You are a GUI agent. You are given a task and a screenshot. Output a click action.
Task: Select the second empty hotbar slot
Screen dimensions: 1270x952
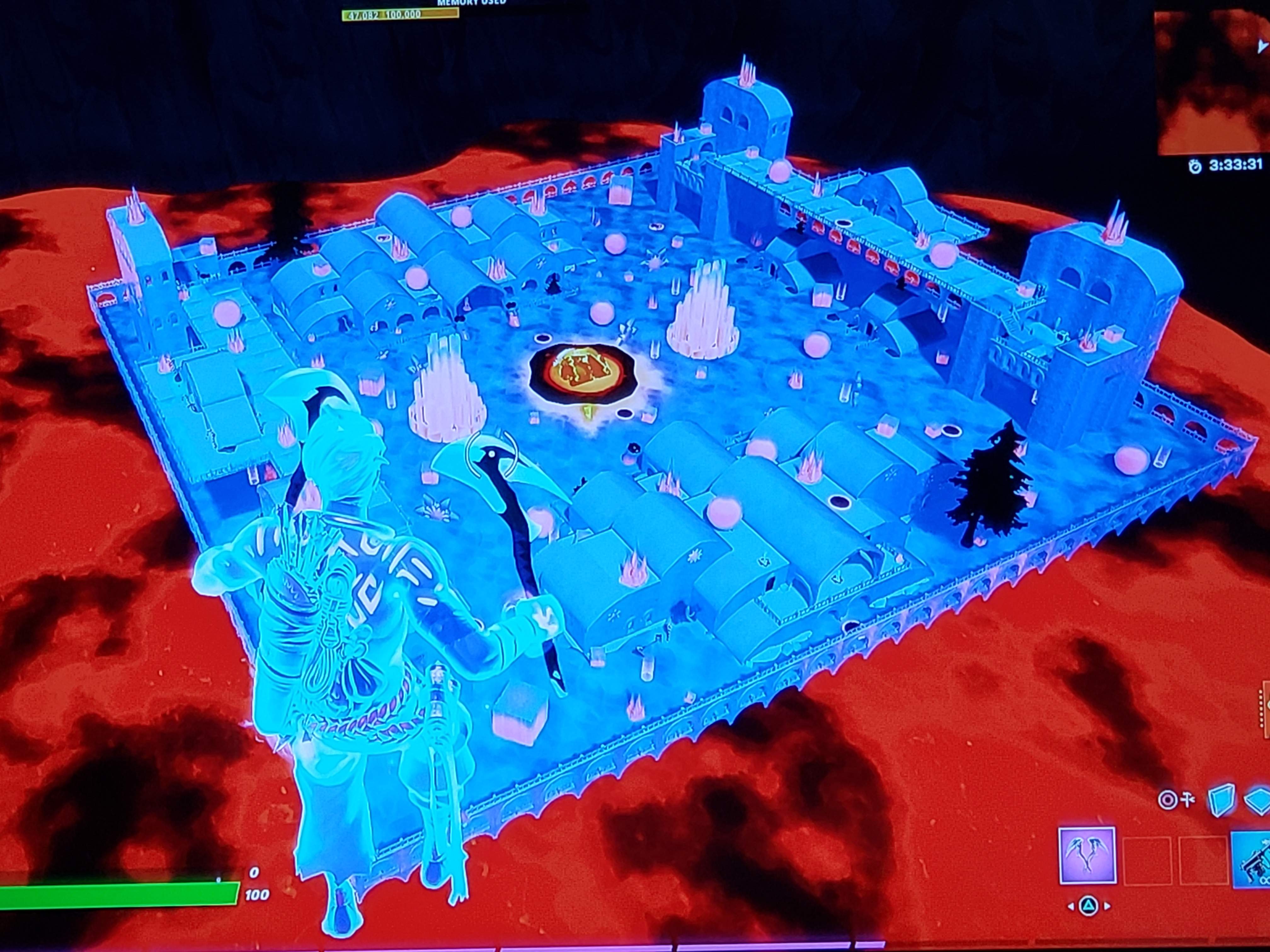(1204, 862)
